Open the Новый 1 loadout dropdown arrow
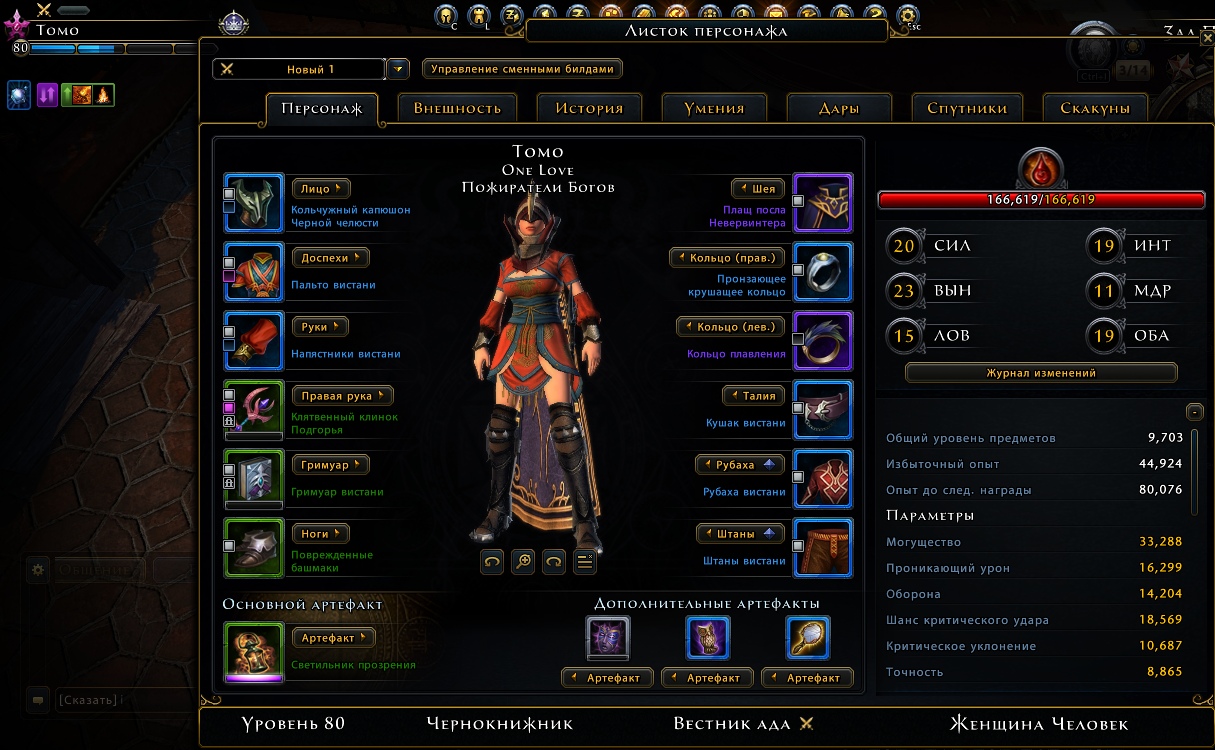The image size is (1215, 750). click(398, 69)
